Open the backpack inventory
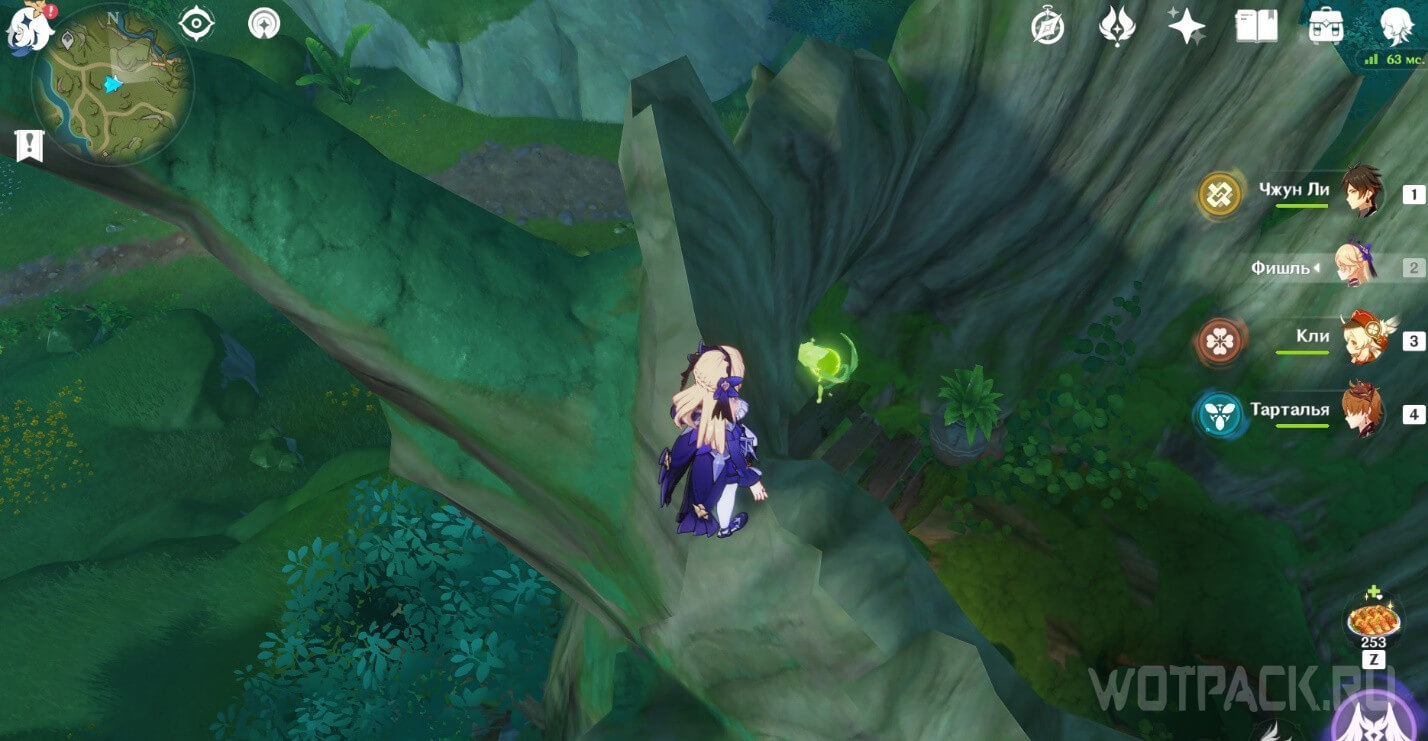The height and width of the screenshot is (741, 1428). coord(1325,27)
